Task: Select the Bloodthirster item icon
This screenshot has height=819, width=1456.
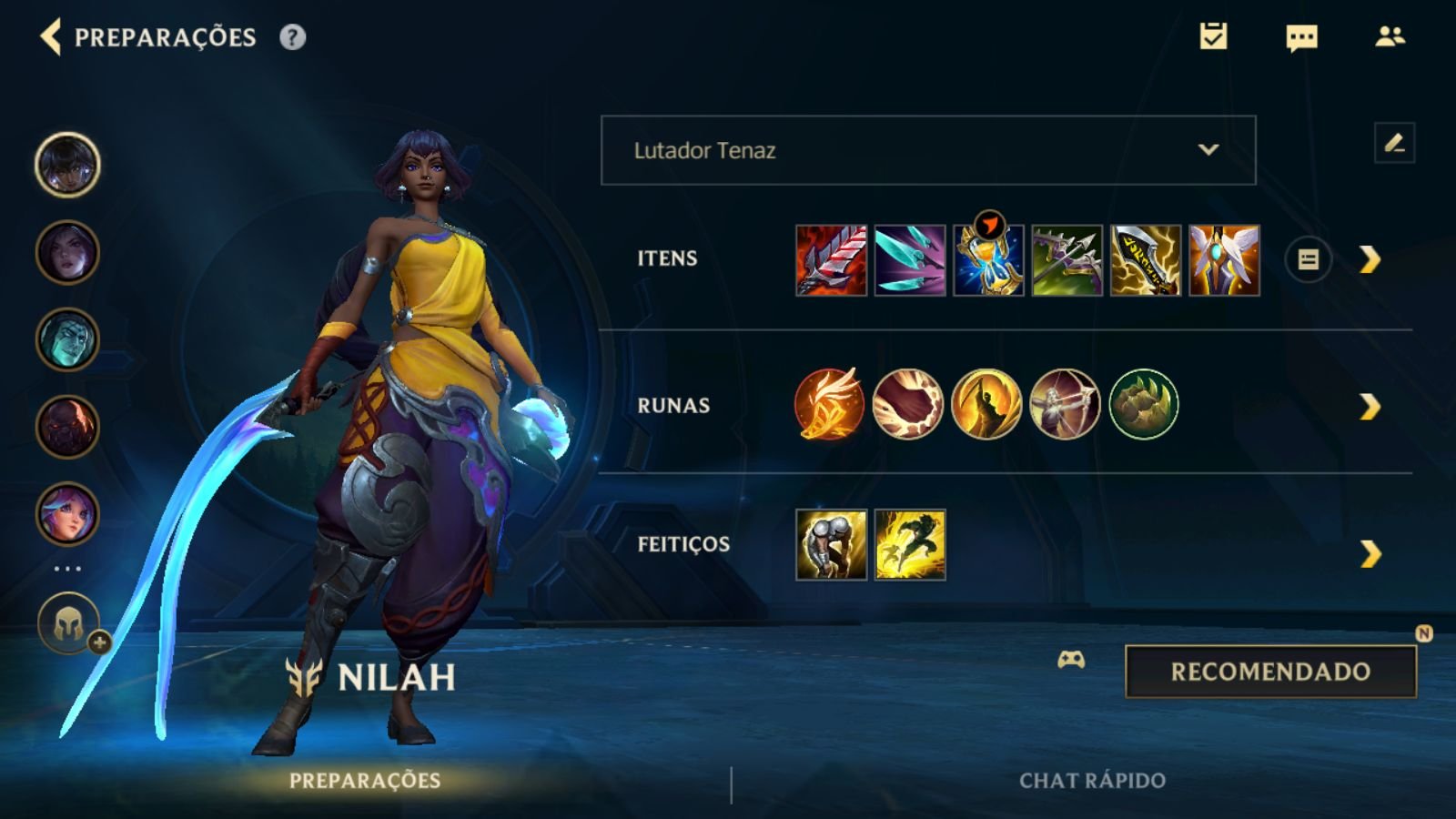Action: 831,259
